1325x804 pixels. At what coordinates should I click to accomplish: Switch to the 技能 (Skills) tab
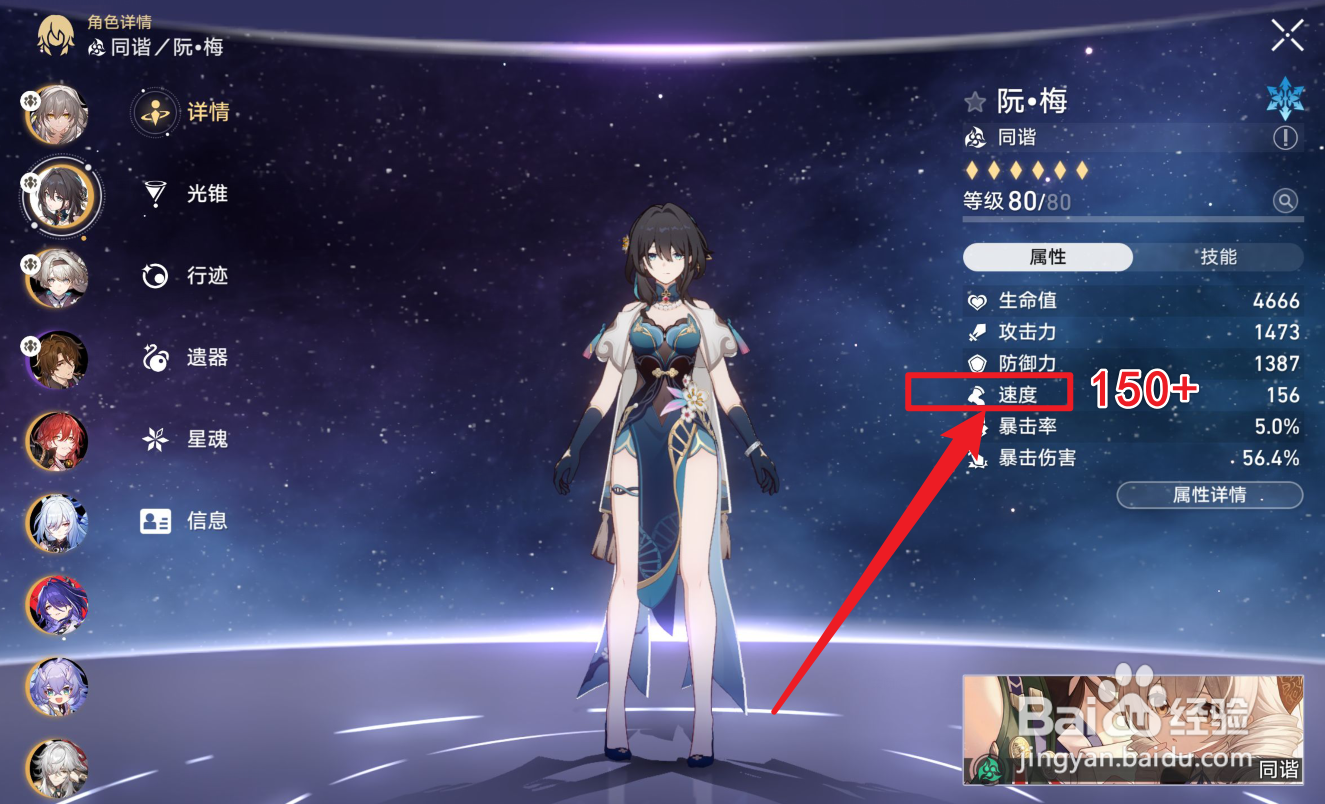pyautogui.click(x=1219, y=257)
